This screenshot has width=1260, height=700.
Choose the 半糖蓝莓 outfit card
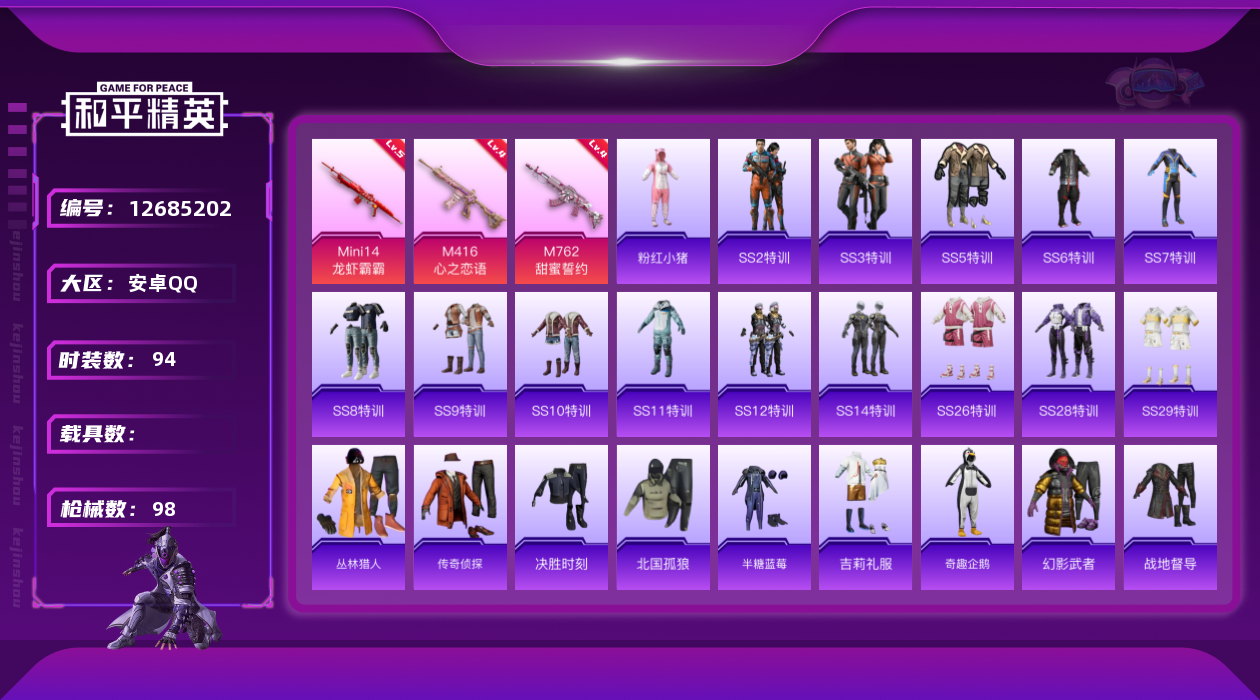pos(764,517)
